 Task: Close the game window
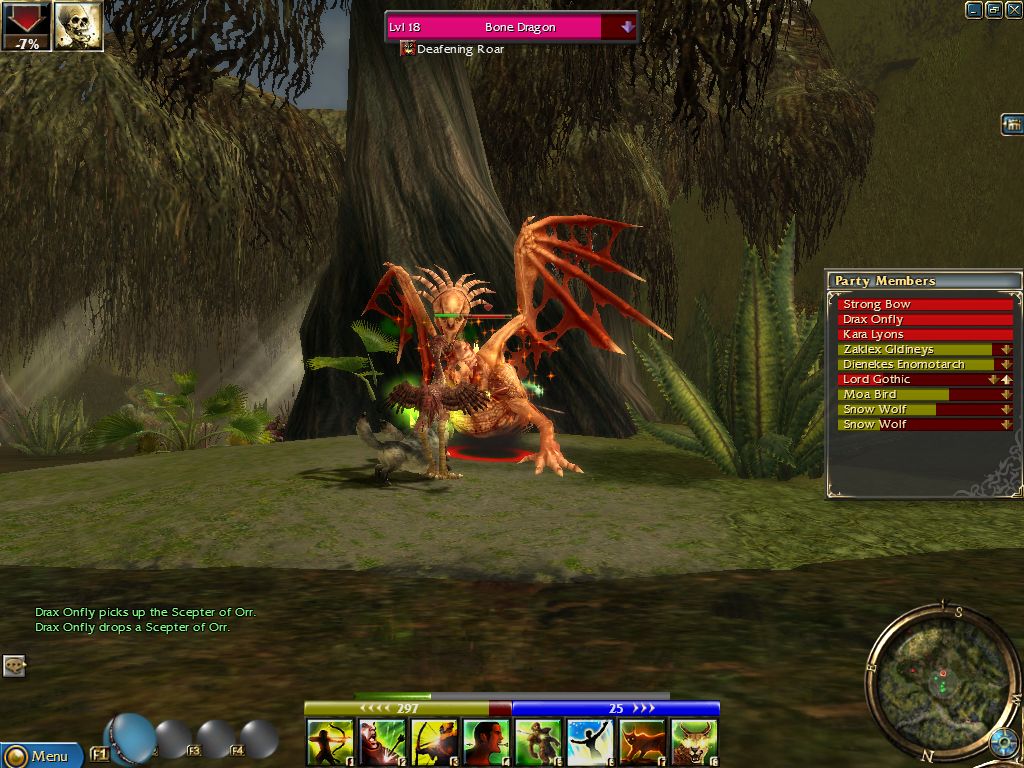tap(1013, 10)
